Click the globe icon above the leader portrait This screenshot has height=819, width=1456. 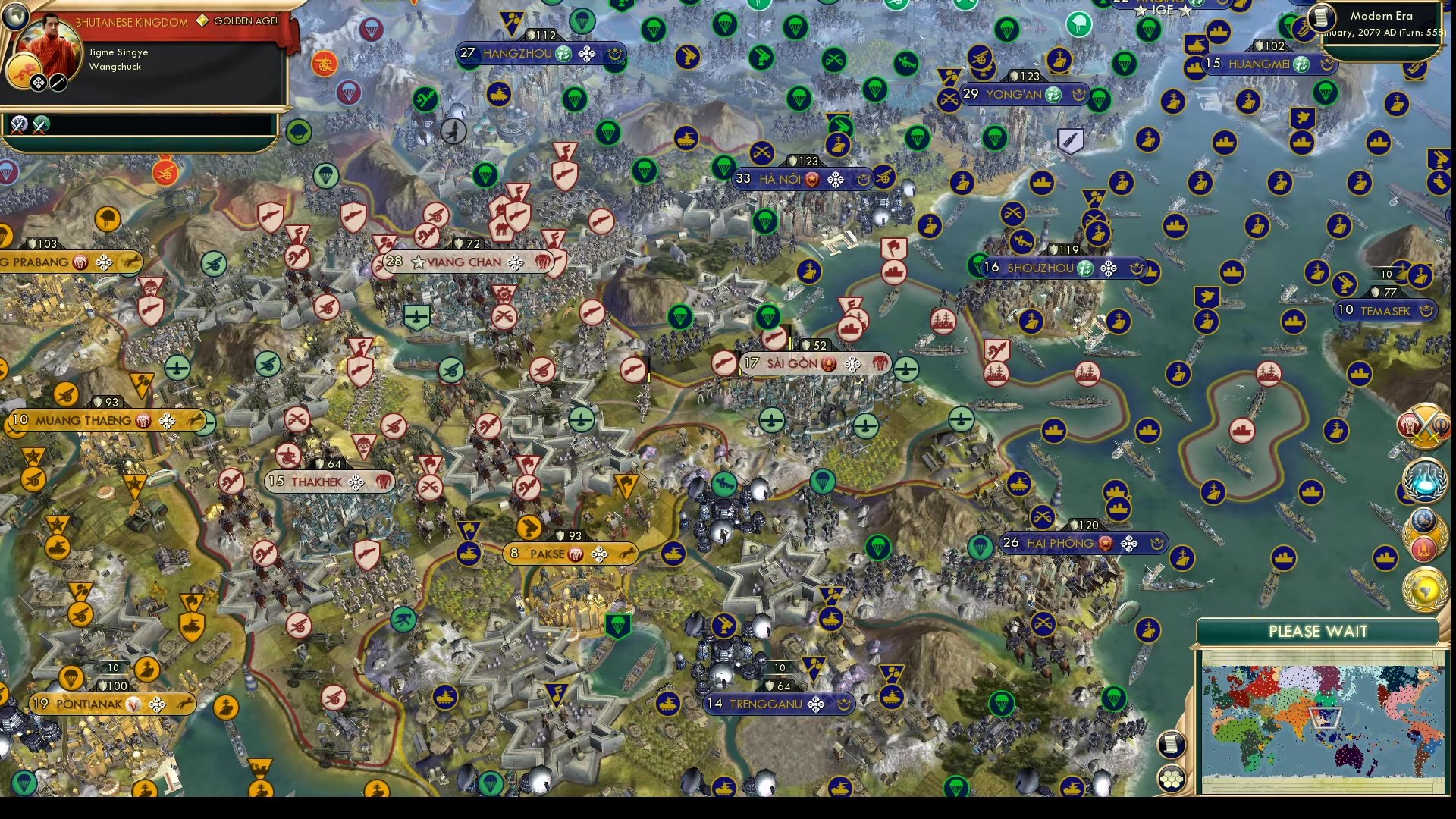[15, 15]
